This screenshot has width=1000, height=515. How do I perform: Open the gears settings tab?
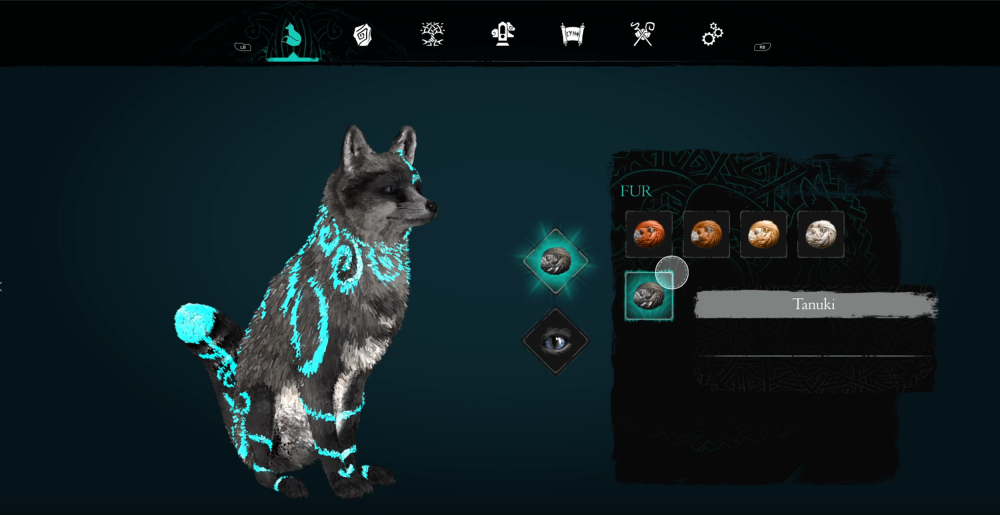coord(712,35)
